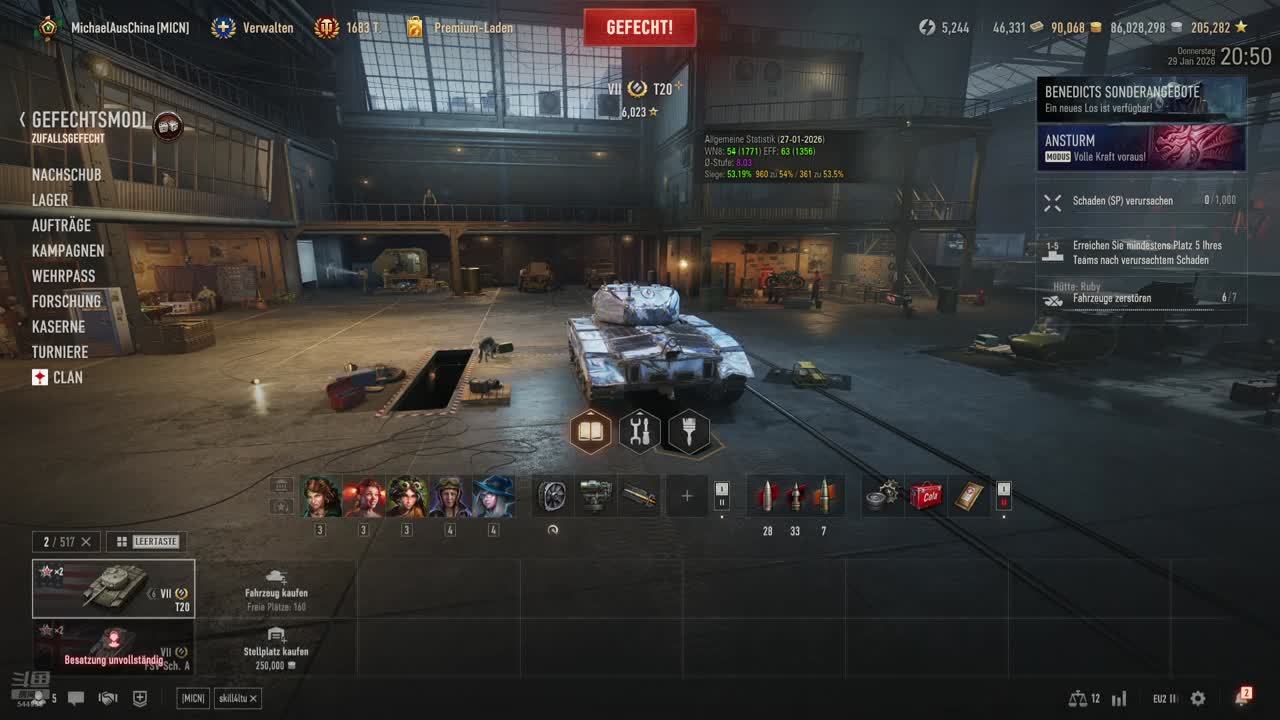This screenshot has width=1280, height=720.
Task: Open the Clan menu
Action: pyautogui.click(x=67, y=377)
